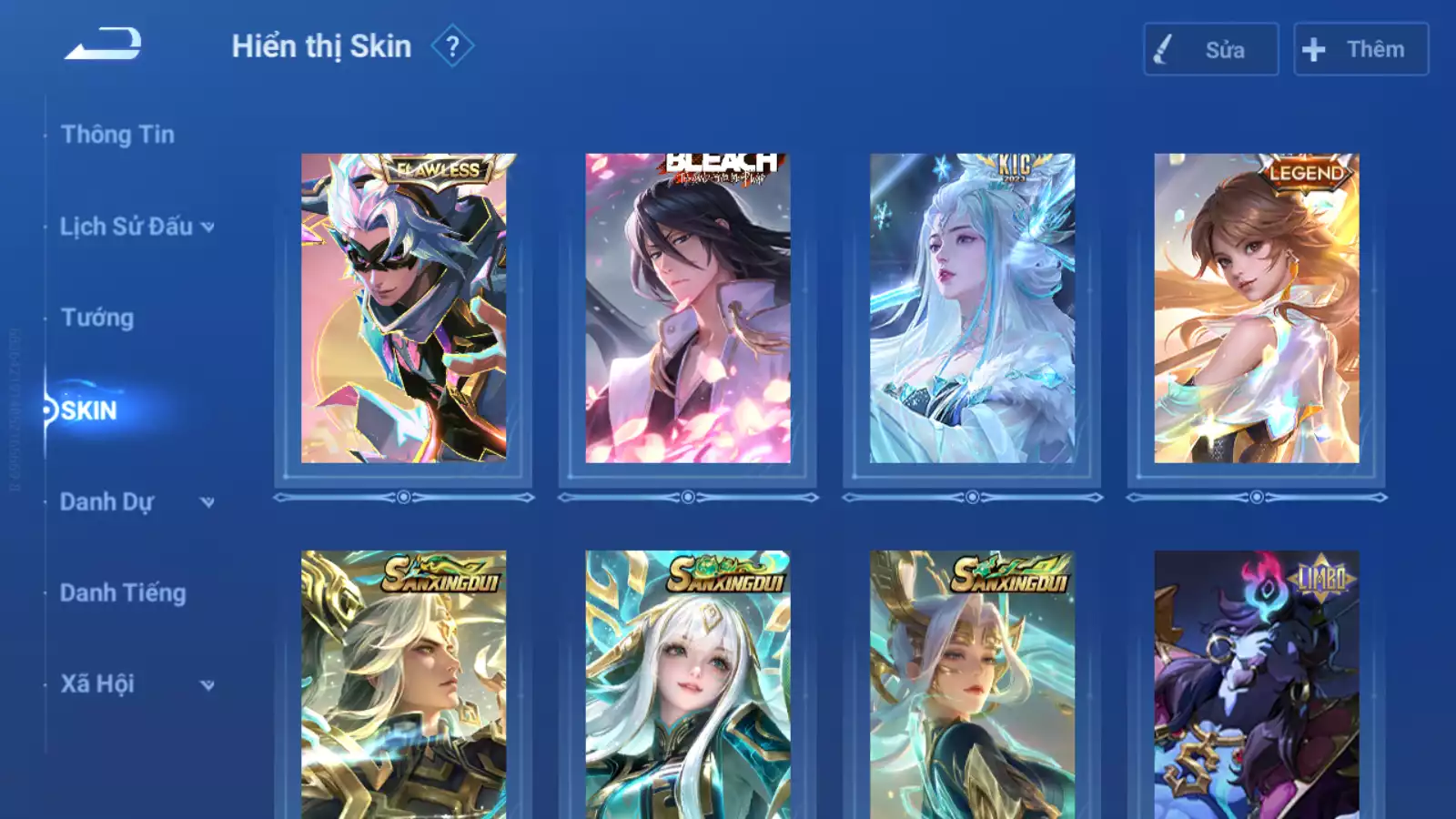Image resolution: width=1456 pixels, height=819 pixels.
Task: Open the Tướng tab
Action: click(x=97, y=318)
